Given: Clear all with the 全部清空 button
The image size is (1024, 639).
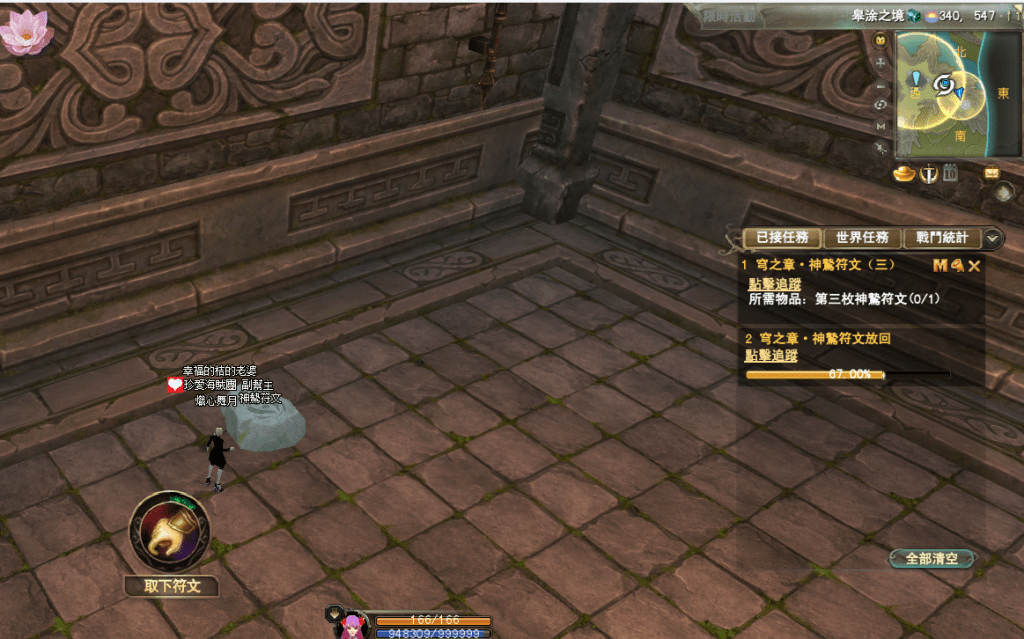Looking at the screenshot, I should [x=931, y=559].
